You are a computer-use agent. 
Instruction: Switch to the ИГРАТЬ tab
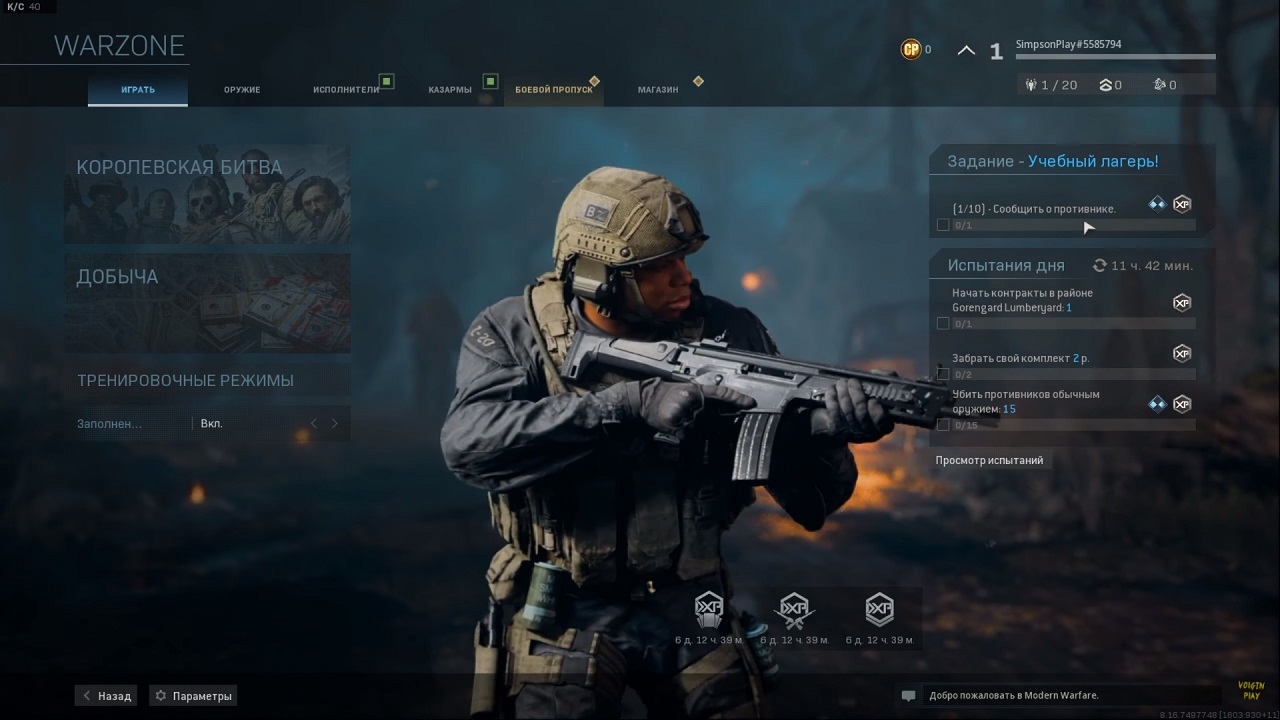pos(138,90)
